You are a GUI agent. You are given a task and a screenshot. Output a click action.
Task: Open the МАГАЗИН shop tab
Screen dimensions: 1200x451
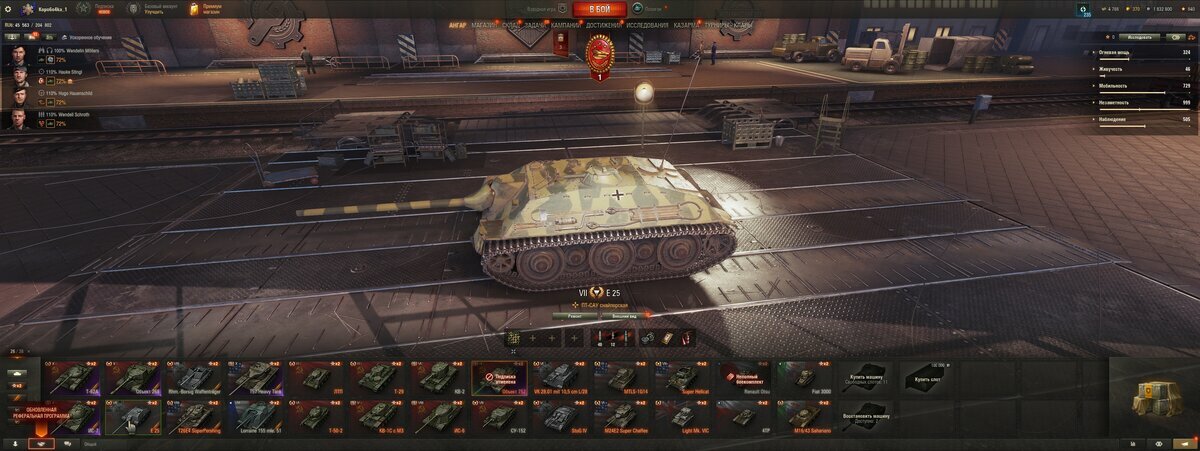click(x=483, y=24)
